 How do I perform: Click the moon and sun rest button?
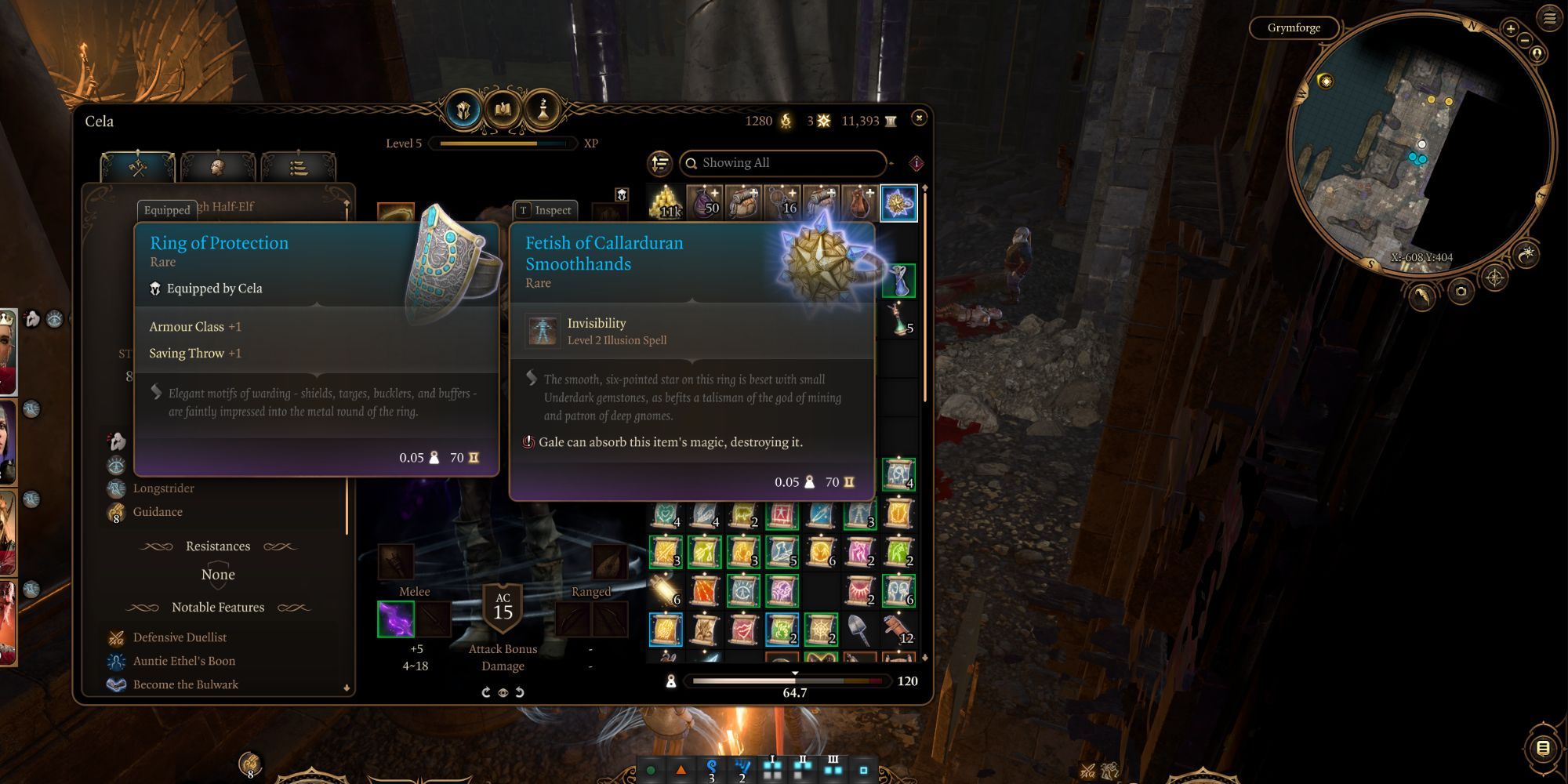pyautogui.click(x=1526, y=254)
